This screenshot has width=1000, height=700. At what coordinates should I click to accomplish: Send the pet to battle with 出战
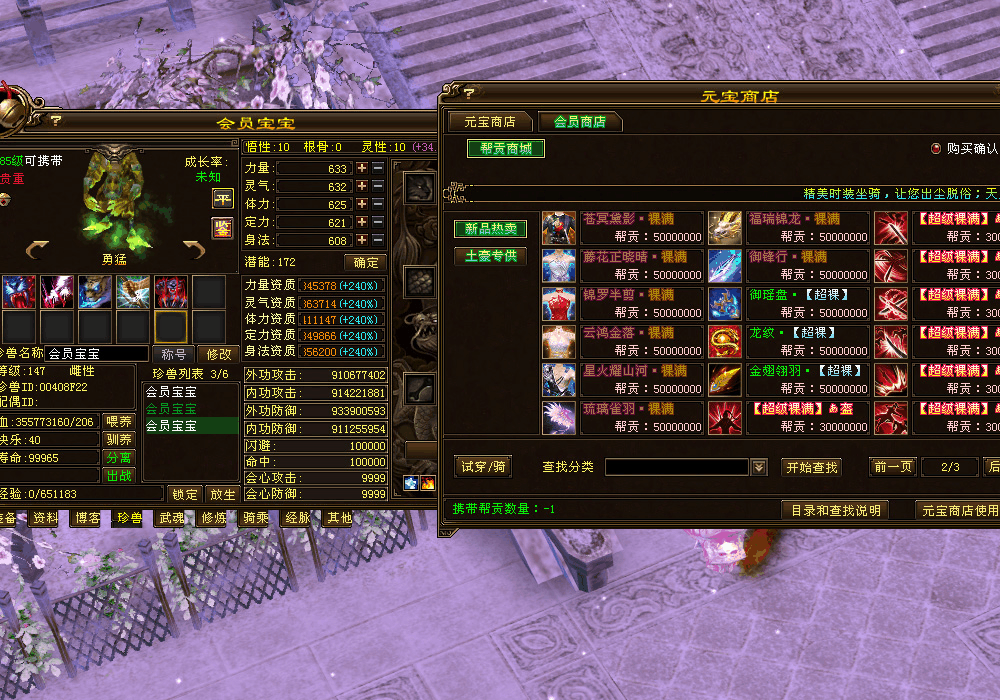[118, 476]
